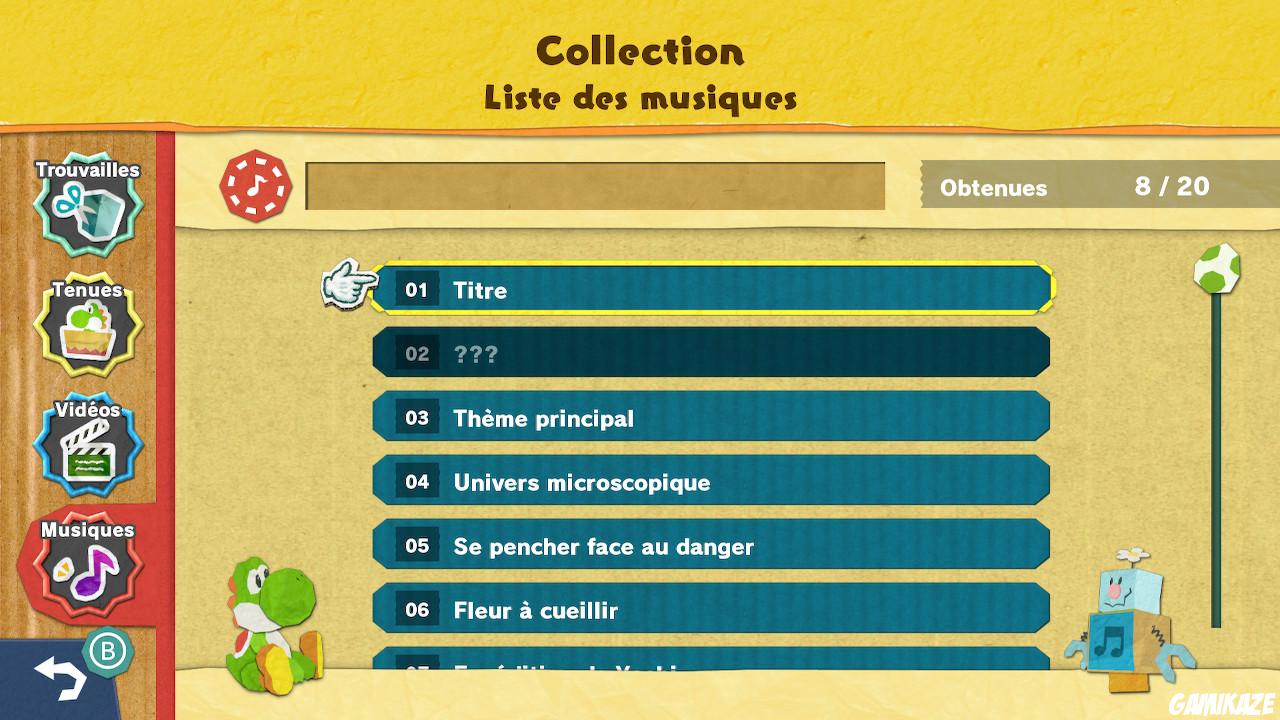Click the red music note badge
This screenshot has height=720, width=1280.
click(x=256, y=187)
